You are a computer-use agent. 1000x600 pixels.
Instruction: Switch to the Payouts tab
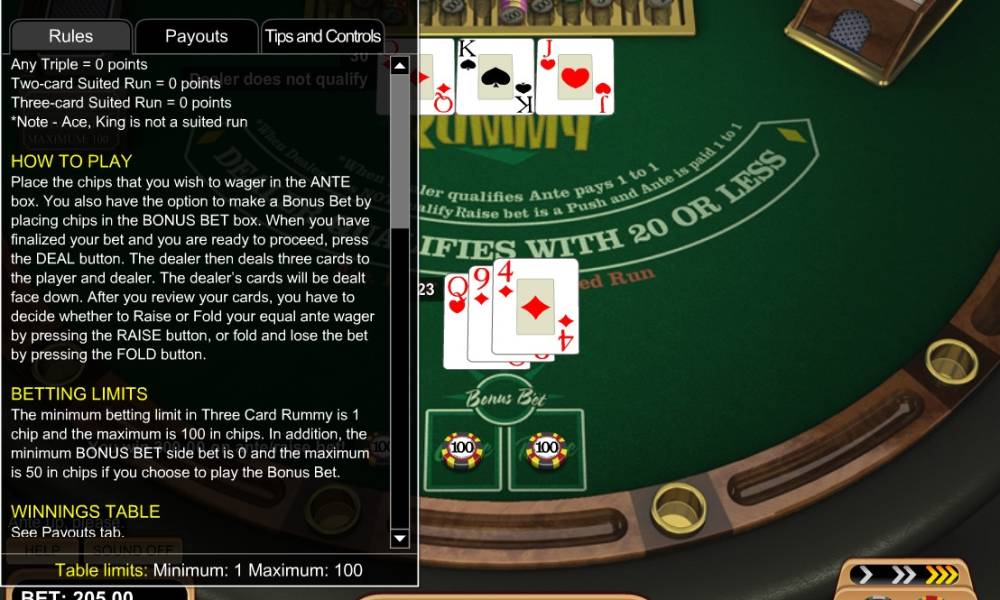point(196,36)
